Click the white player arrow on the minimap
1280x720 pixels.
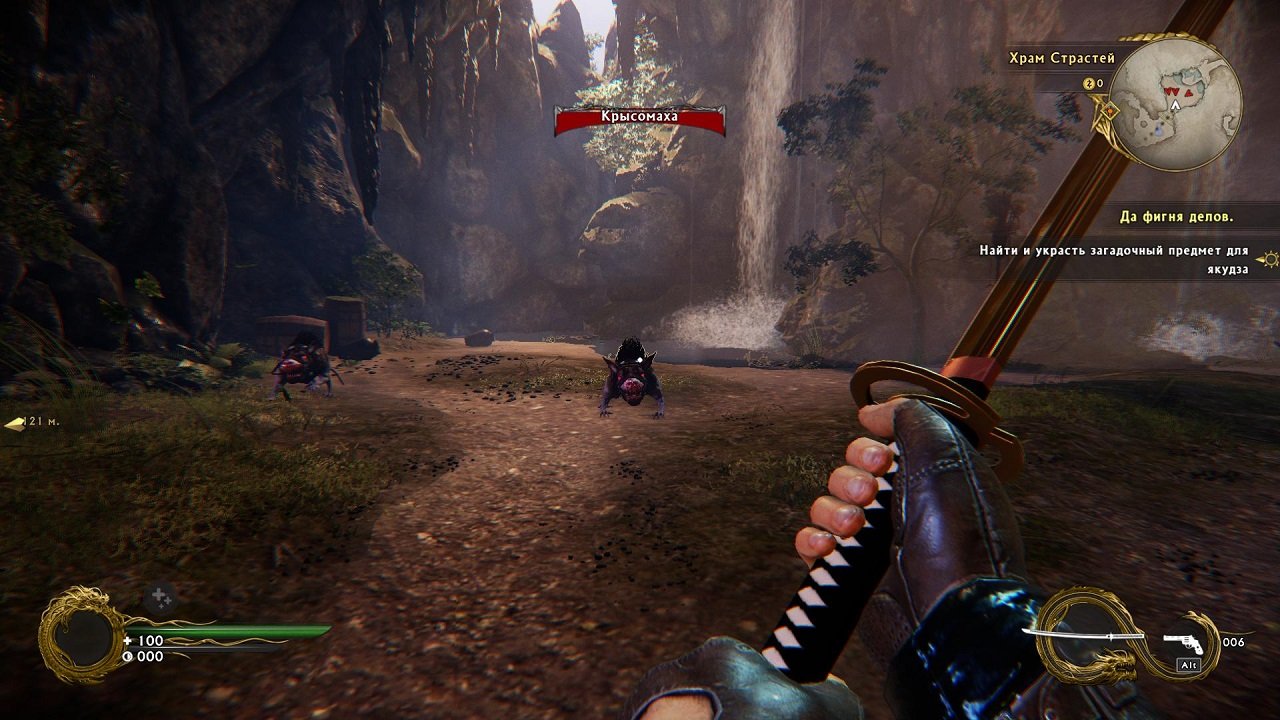[1175, 104]
